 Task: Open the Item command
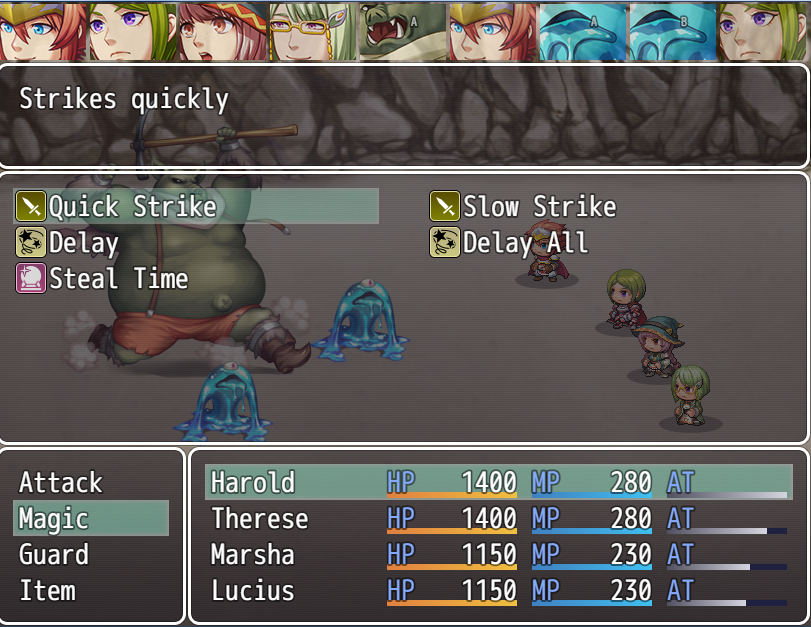(47, 591)
